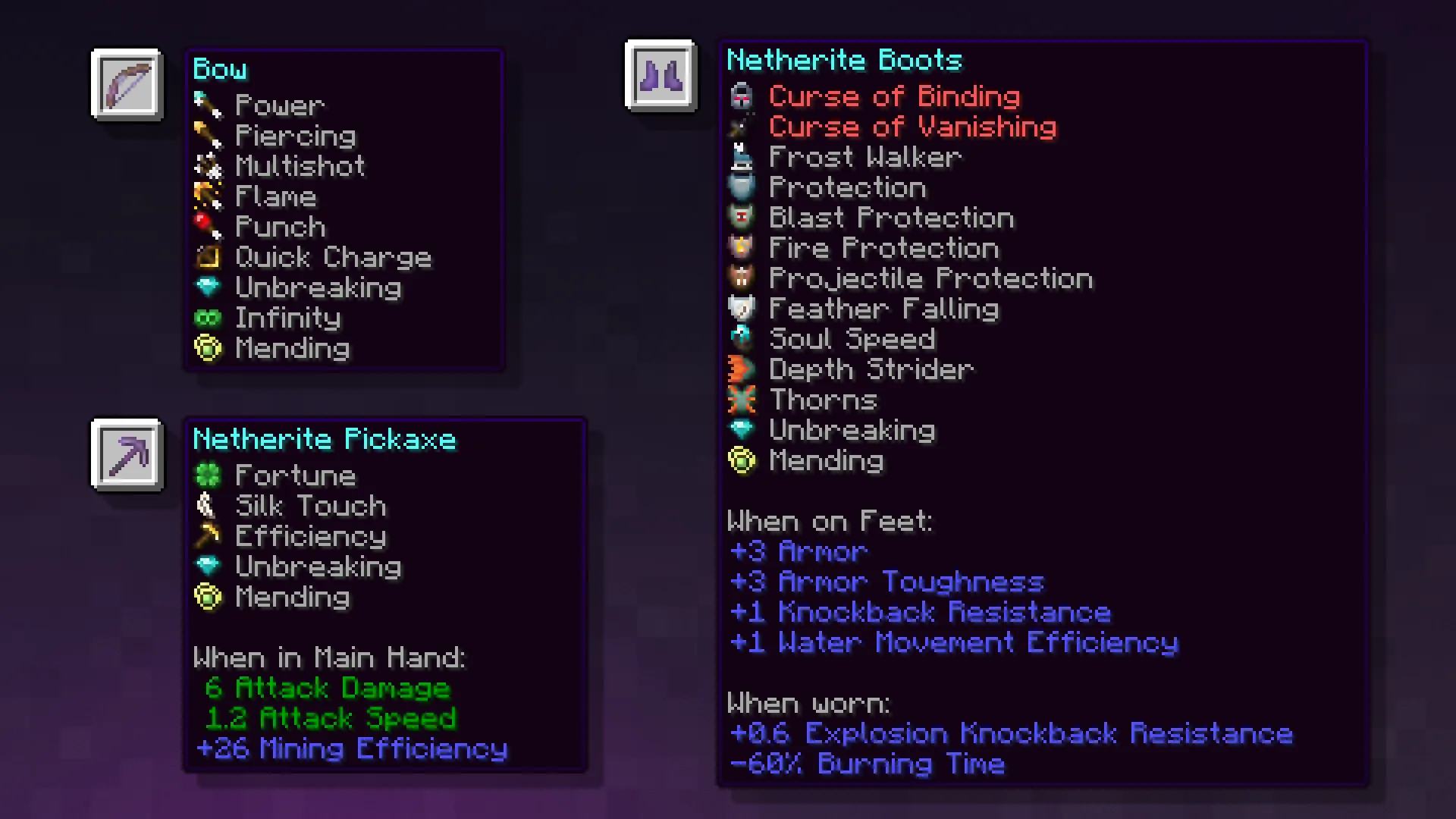1456x819 pixels.
Task: Toggle Unbreaking on the Netherite Boots
Action: tap(852, 430)
